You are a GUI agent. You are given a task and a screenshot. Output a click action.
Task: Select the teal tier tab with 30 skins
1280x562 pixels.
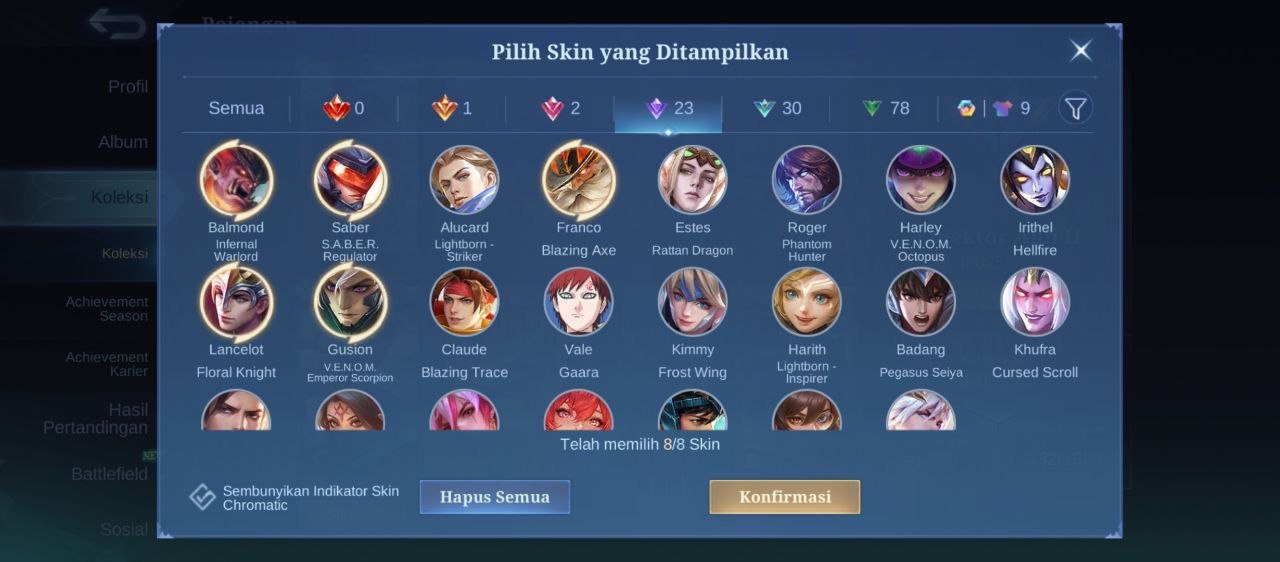[x=777, y=108]
